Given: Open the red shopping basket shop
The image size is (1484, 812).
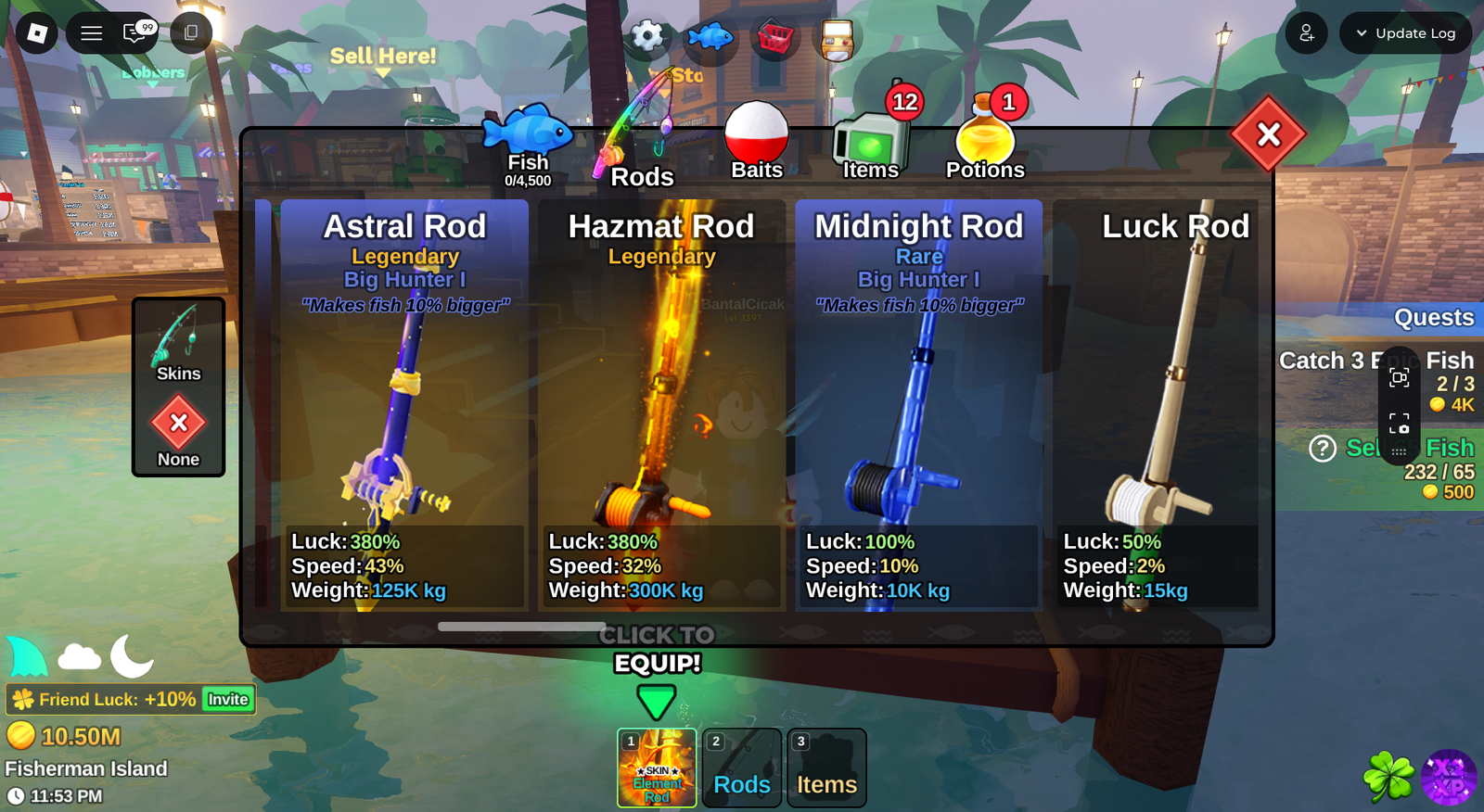Looking at the screenshot, I should coord(774,38).
